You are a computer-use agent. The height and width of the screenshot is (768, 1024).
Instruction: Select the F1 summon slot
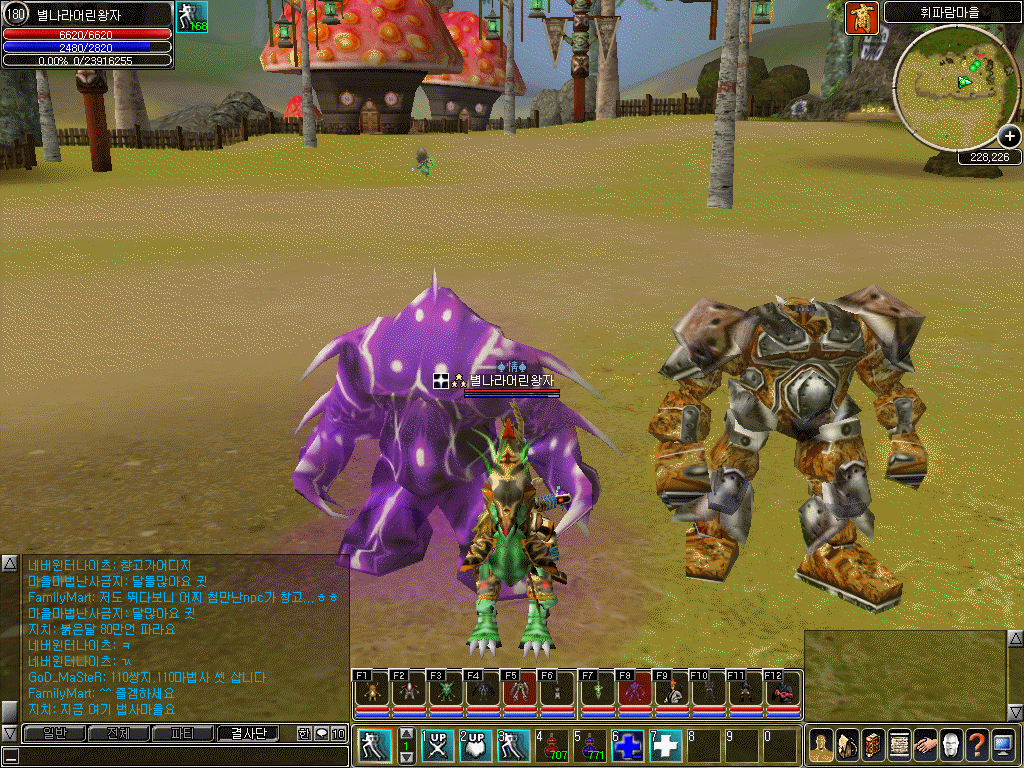coord(370,692)
